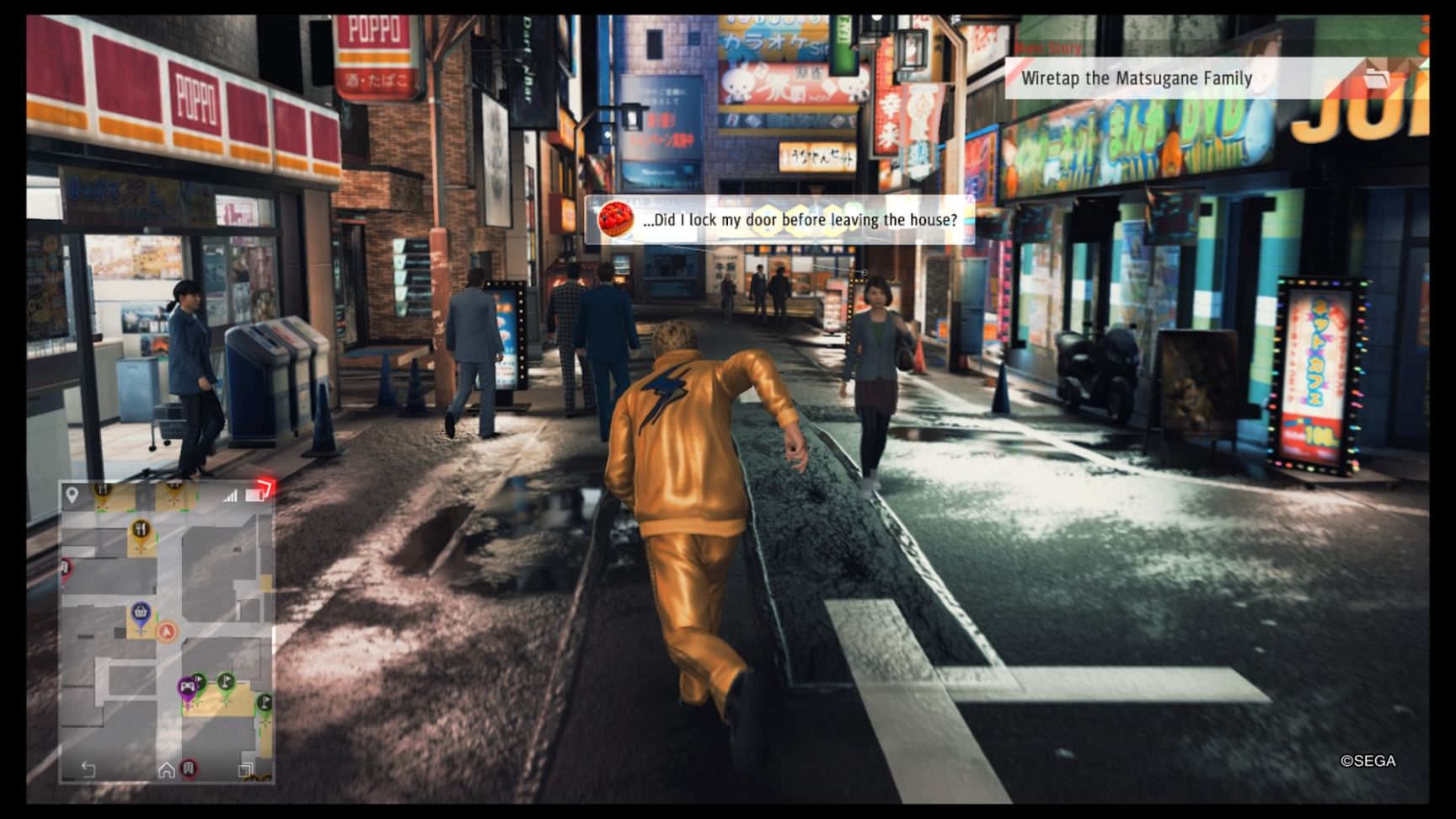The height and width of the screenshot is (819, 1456).
Task: Click the Main Story label
Action: pos(1047,48)
